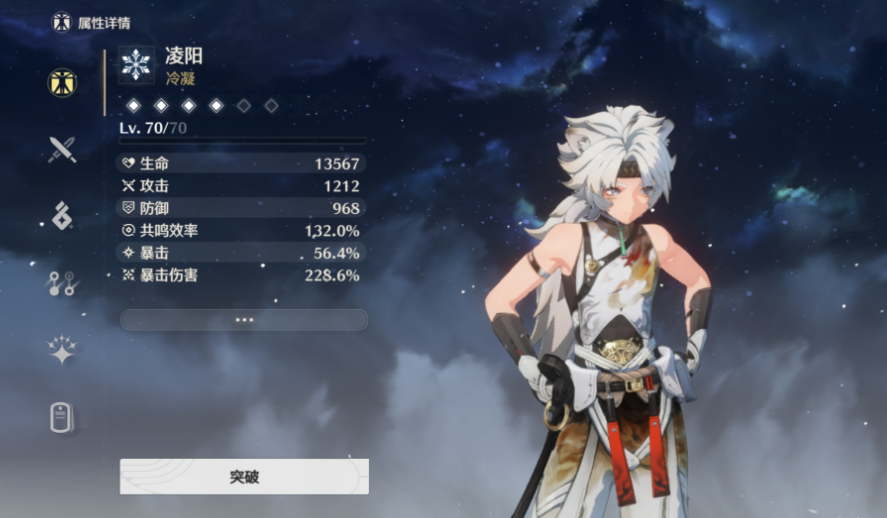Viewport: 887px width, 518px height.
Task: Select the highlighted attribute details tab
Action: pos(63,83)
